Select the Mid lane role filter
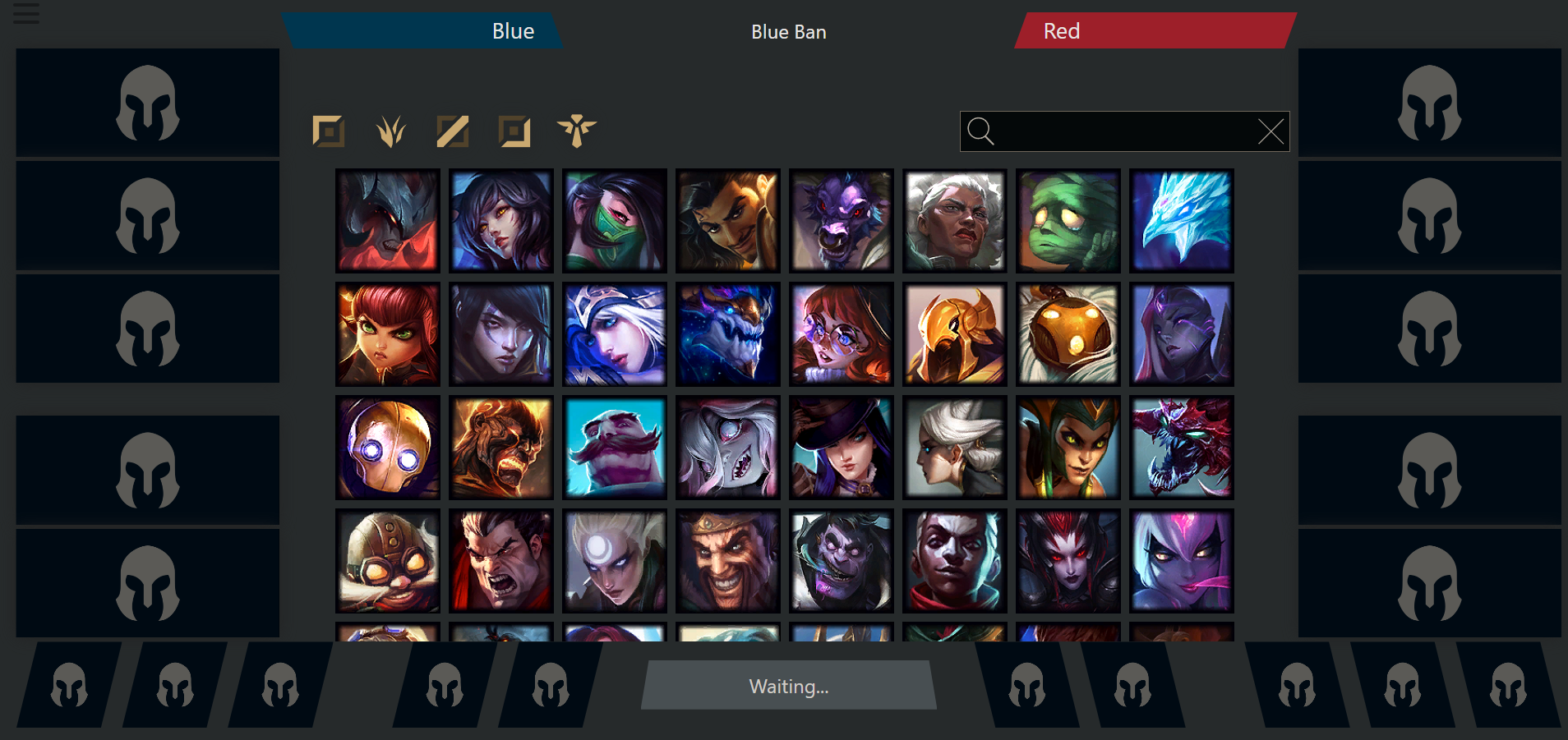 click(x=453, y=131)
